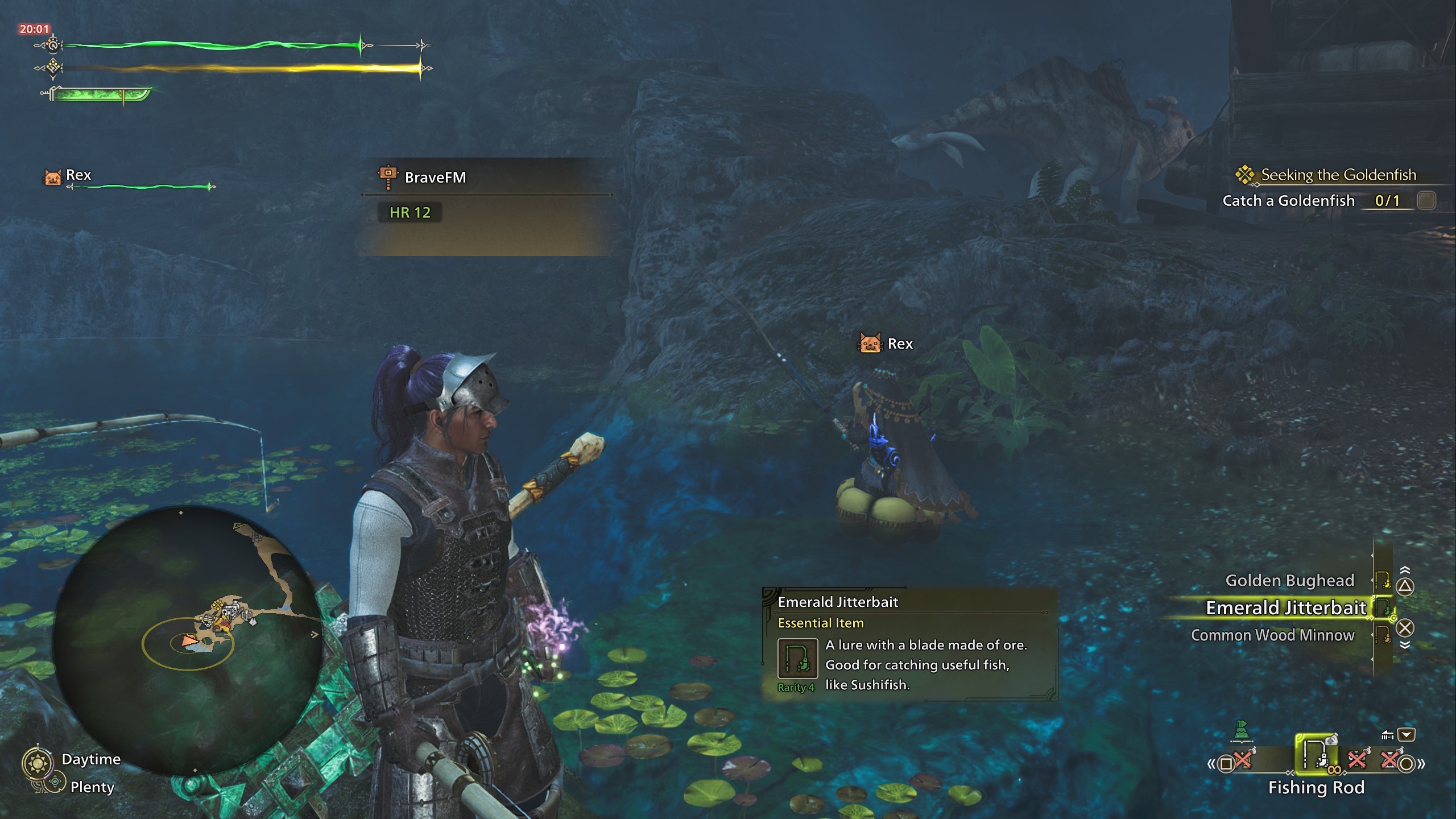Click the green pouch icon above item bar
The width and height of the screenshot is (1456, 819).
click(1242, 729)
